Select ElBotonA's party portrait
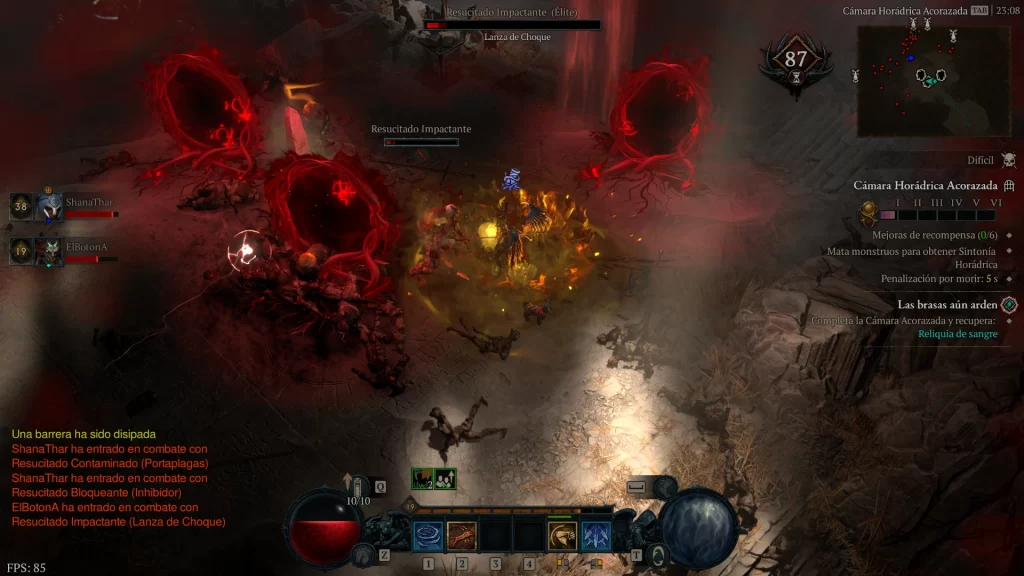The image size is (1024, 576). [x=50, y=251]
